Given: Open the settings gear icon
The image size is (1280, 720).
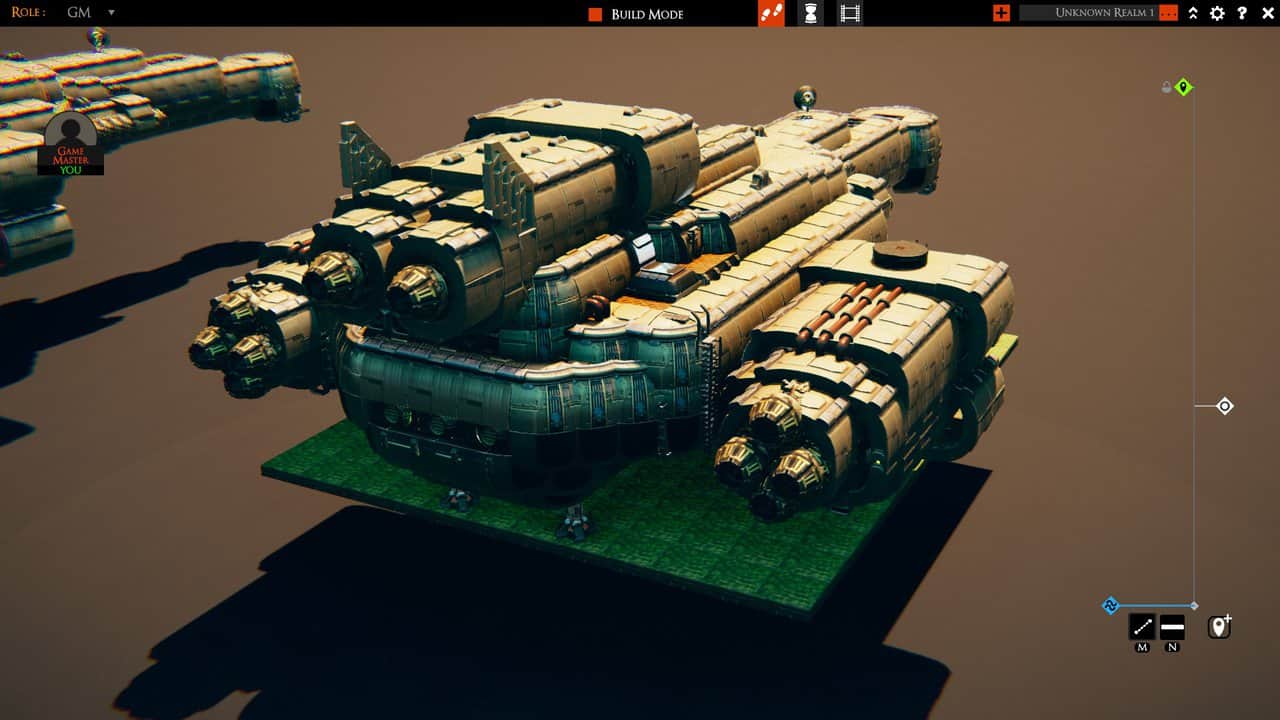Looking at the screenshot, I should pyautogui.click(x=1217, y=14).
